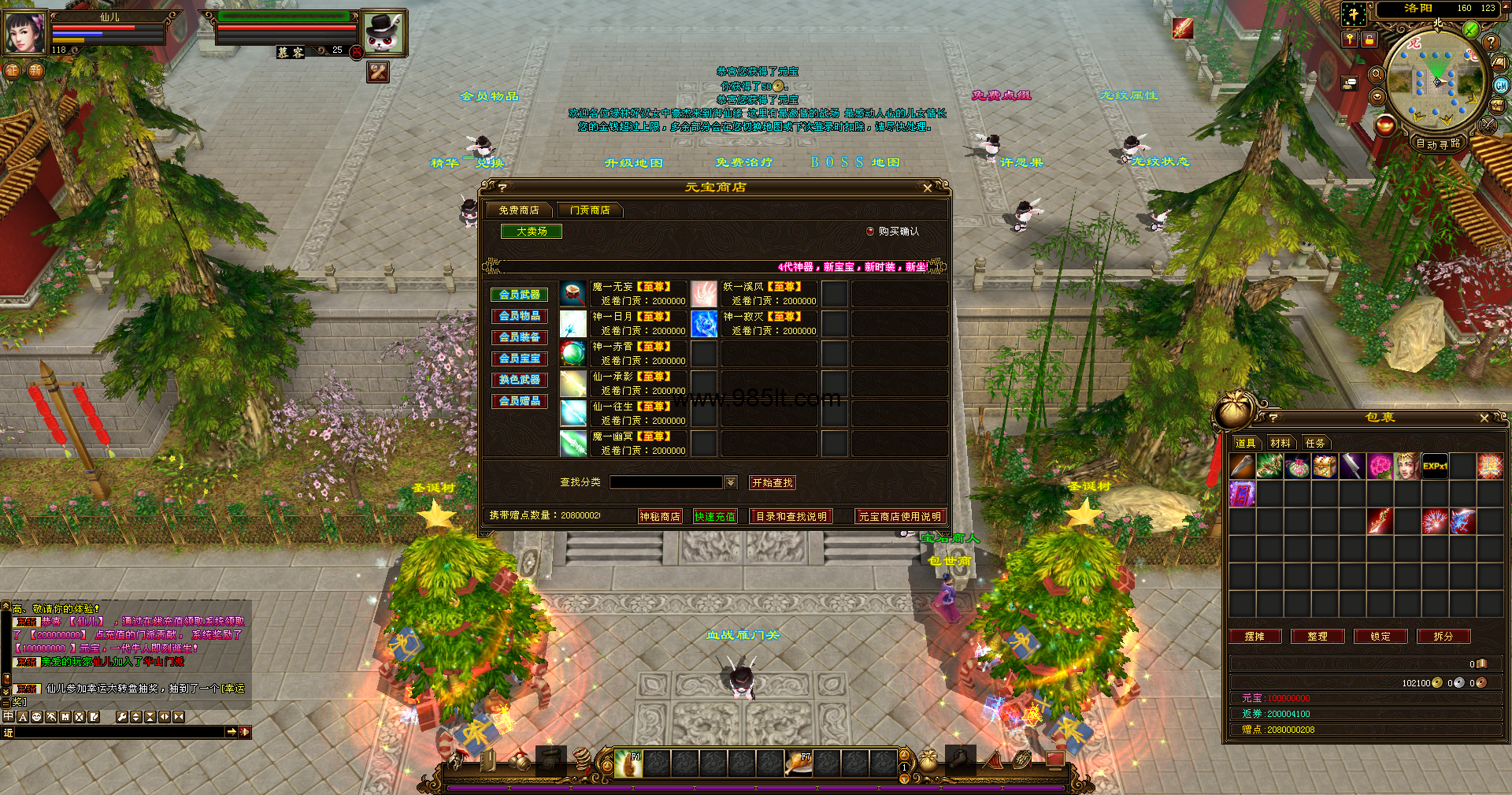Close the 元宝商店 shop window
This screenshot has width=1512, height=795.
(927, 188)
